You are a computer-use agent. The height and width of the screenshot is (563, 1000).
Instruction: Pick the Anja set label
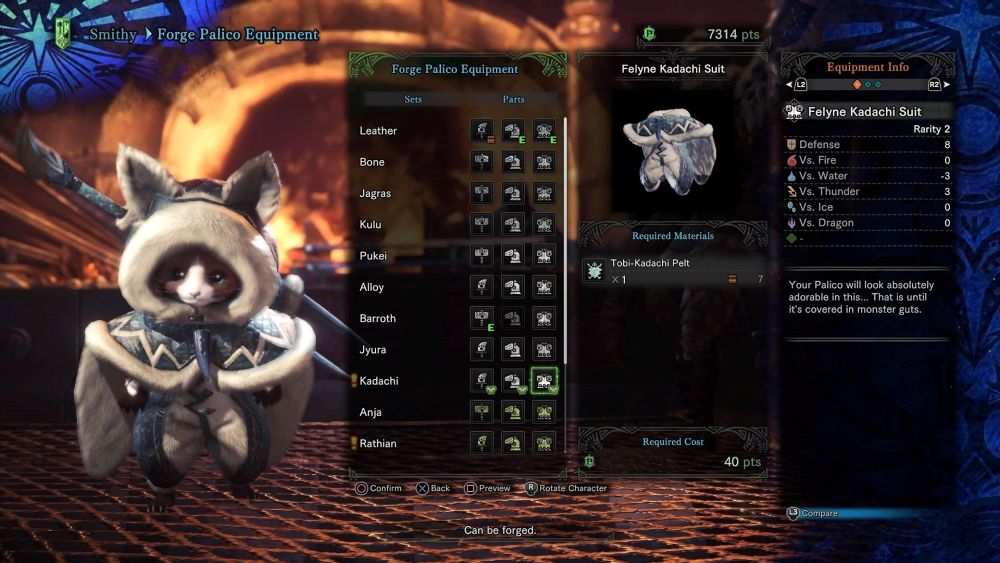pyautogui.click(x=371, y=412)
